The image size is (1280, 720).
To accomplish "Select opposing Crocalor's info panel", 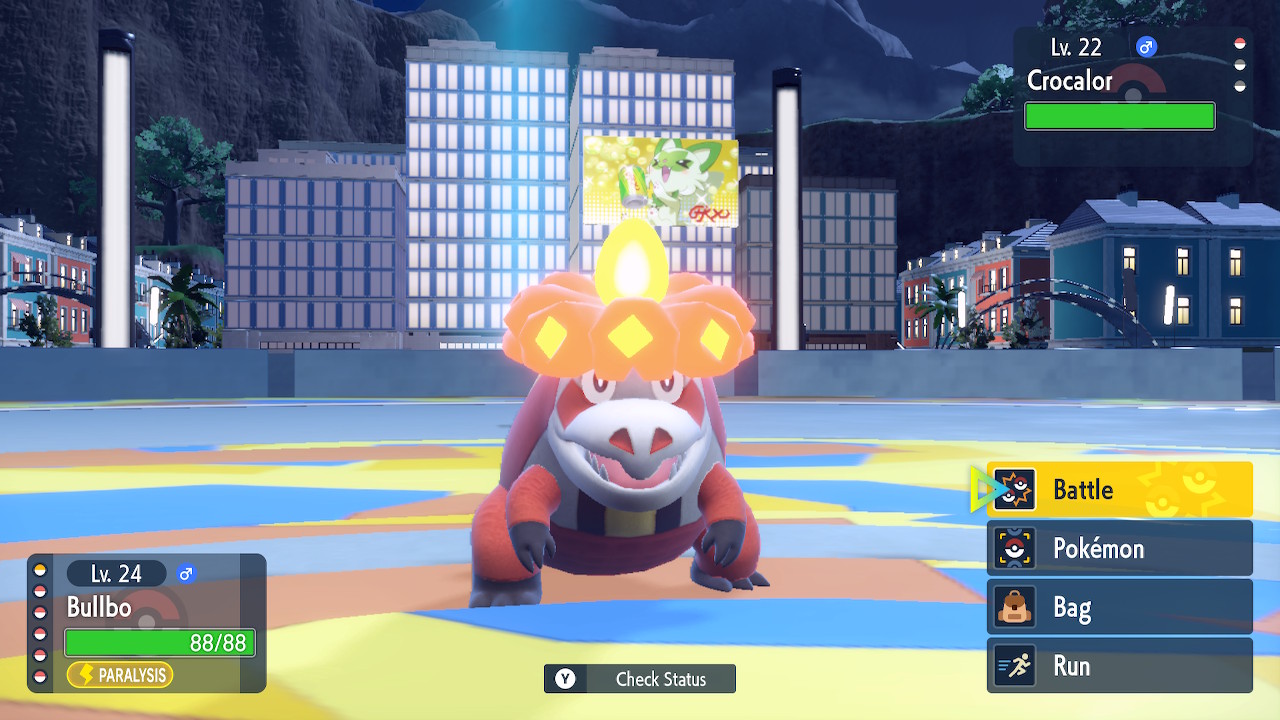I will pos(1132,96).
